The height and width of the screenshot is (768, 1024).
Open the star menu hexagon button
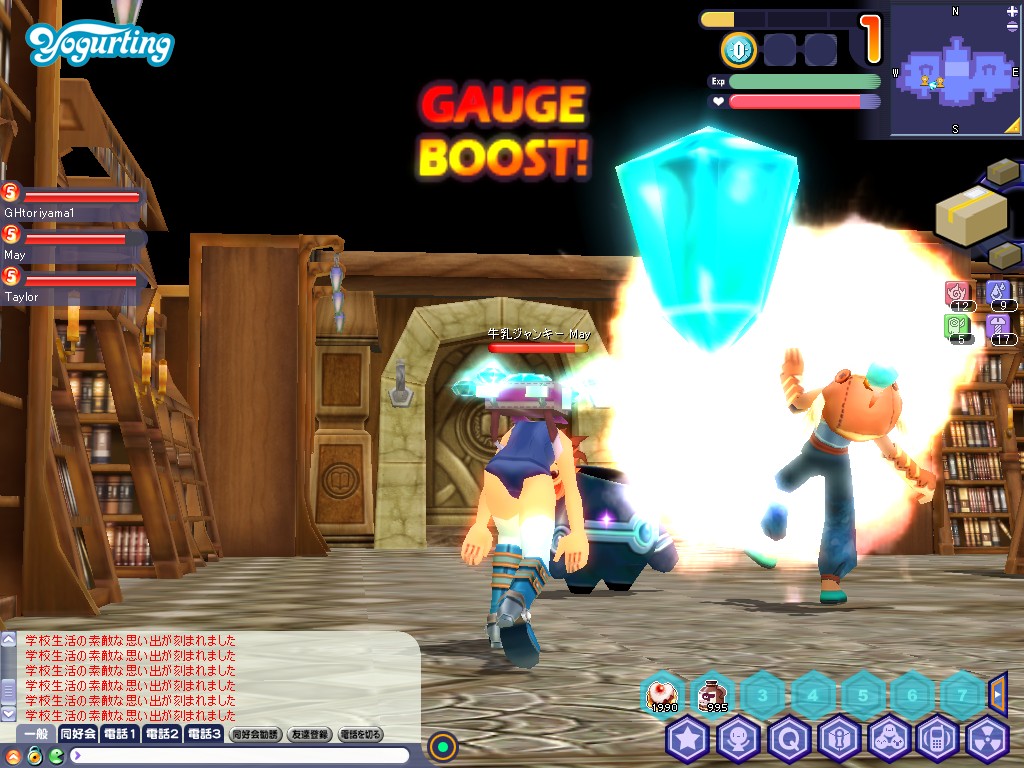(x=687, y=739)
